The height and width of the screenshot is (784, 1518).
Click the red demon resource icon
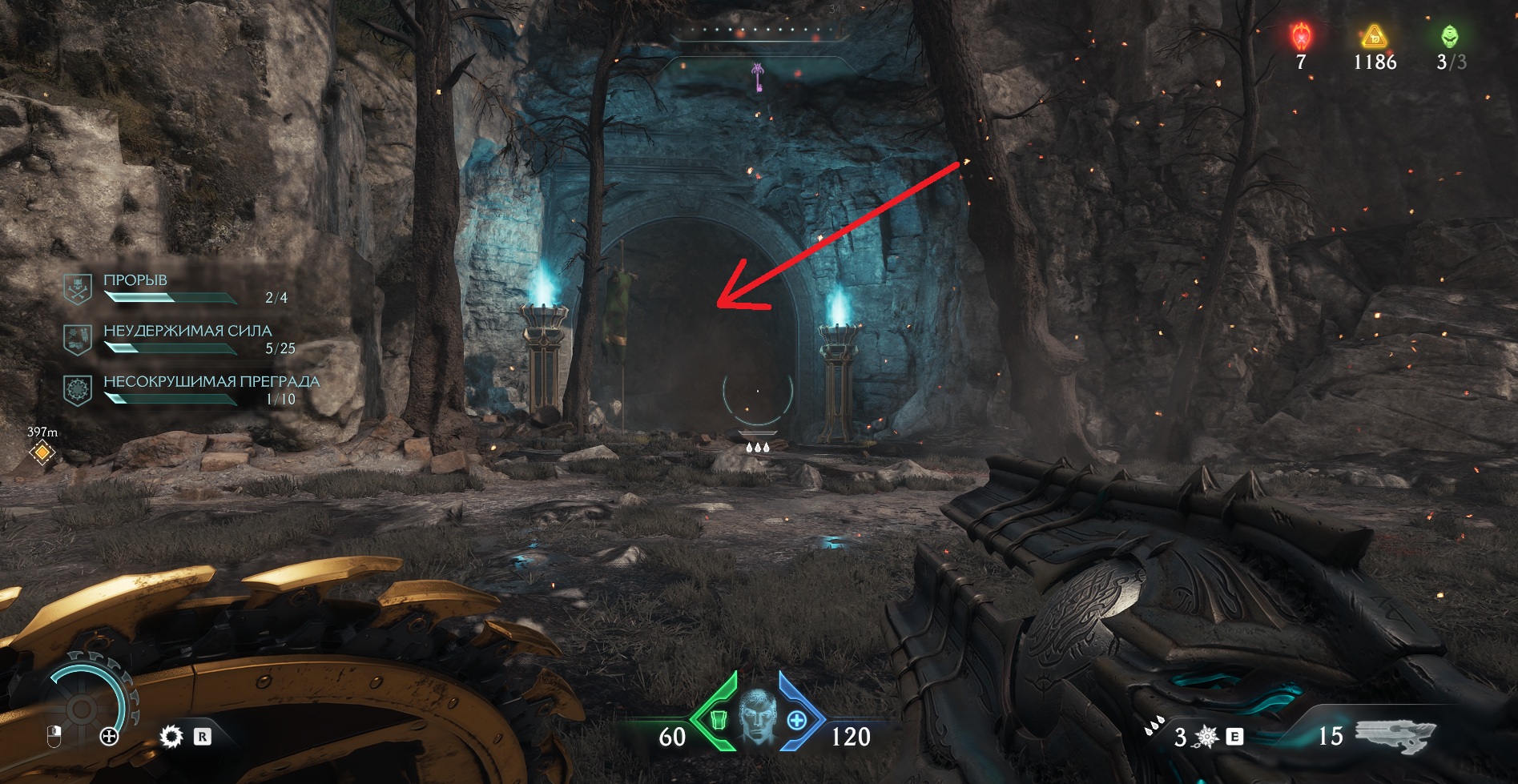tap(1301, 37)
